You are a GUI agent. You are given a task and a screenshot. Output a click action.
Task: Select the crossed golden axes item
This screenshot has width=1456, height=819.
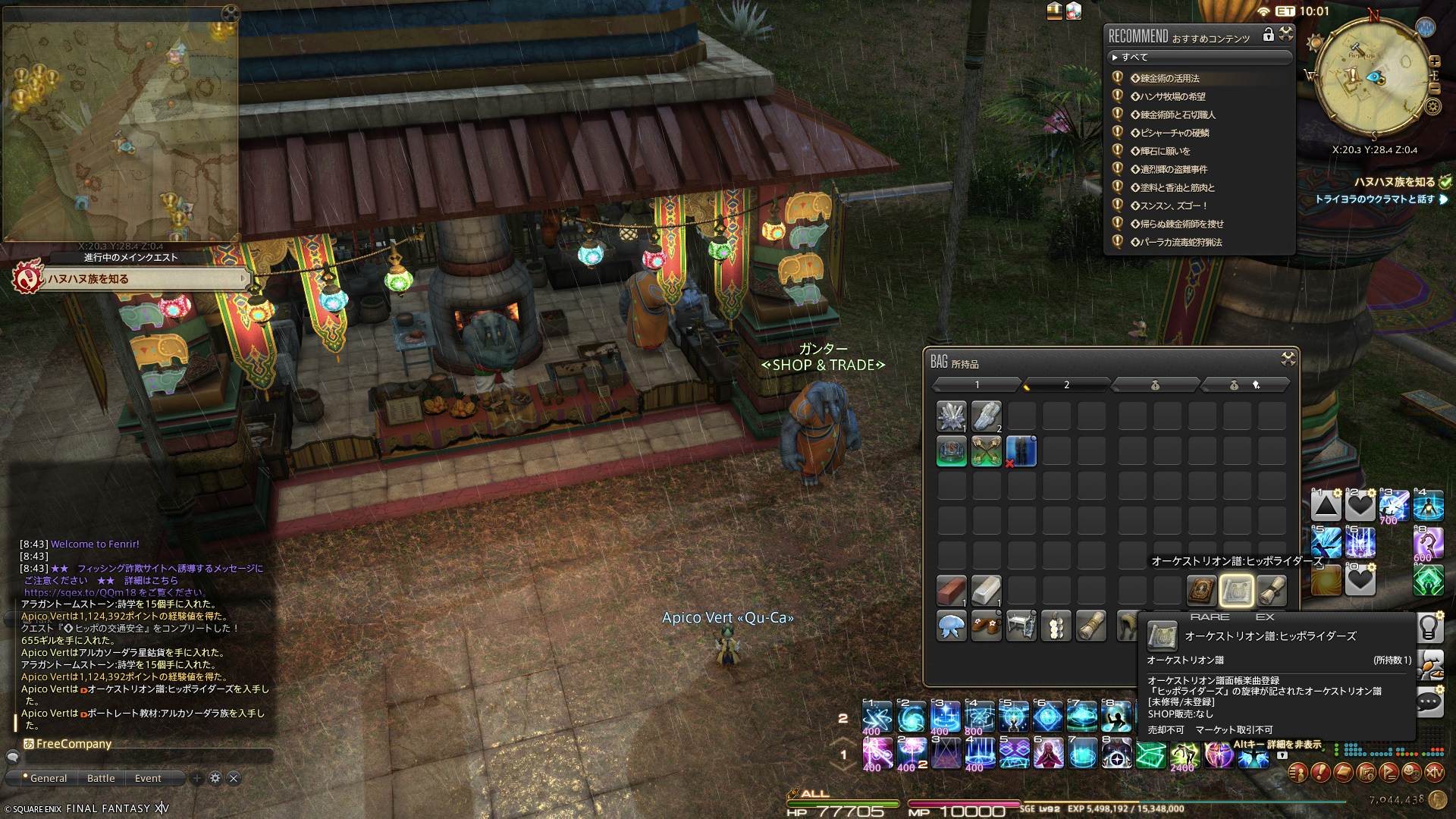986,452
